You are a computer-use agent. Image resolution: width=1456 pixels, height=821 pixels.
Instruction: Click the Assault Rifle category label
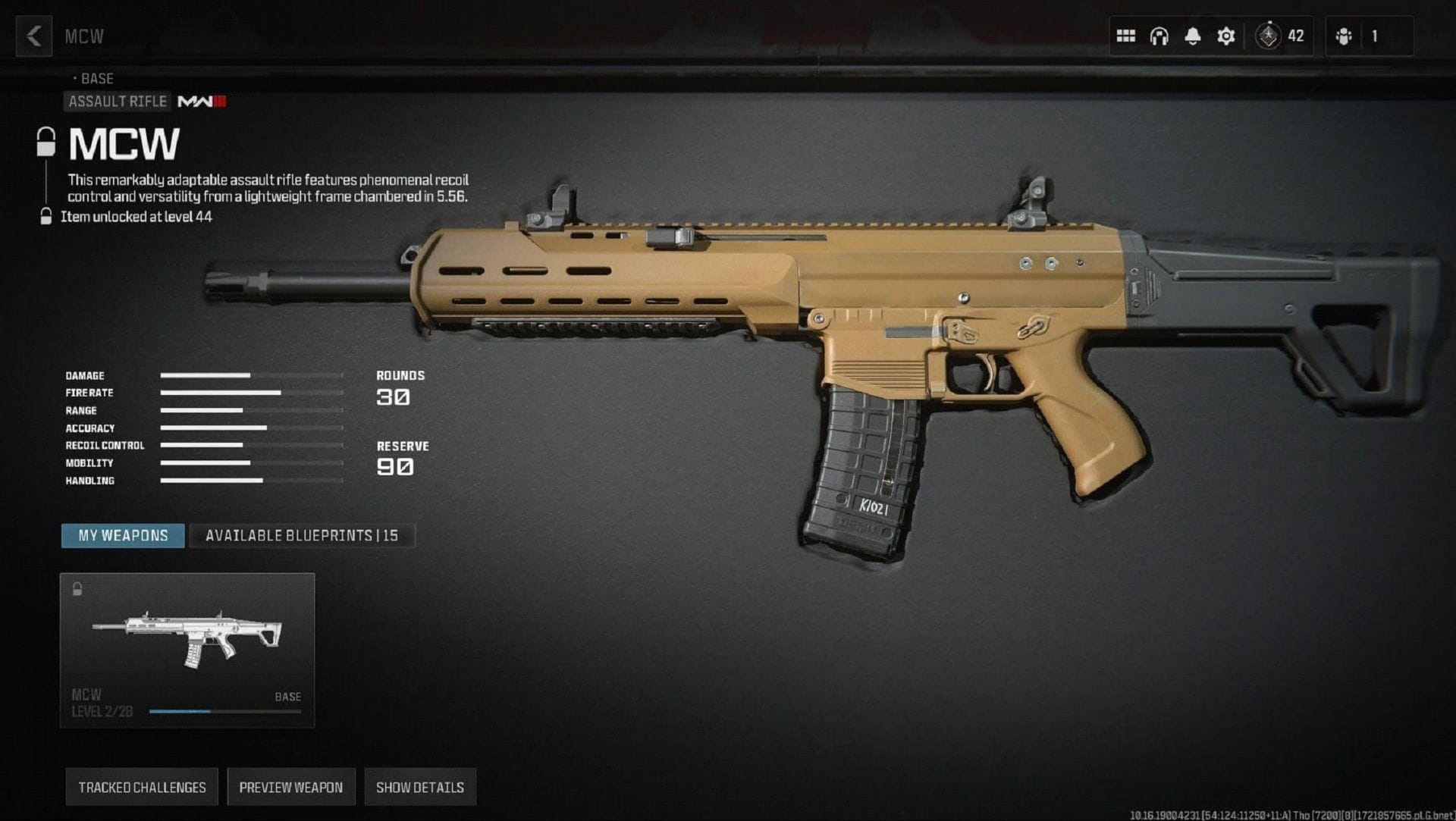coord(117,101)
